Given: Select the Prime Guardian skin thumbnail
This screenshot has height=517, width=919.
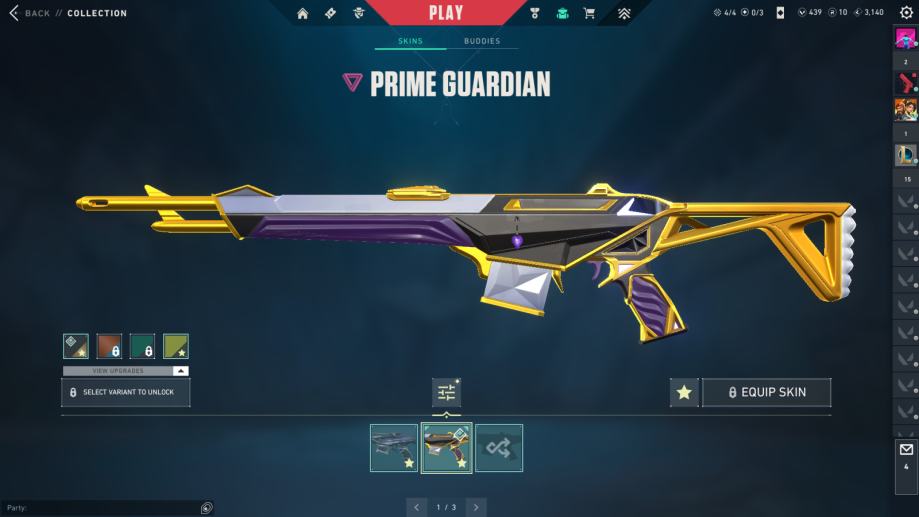Looking at the screenshot, I should (446, 448).
